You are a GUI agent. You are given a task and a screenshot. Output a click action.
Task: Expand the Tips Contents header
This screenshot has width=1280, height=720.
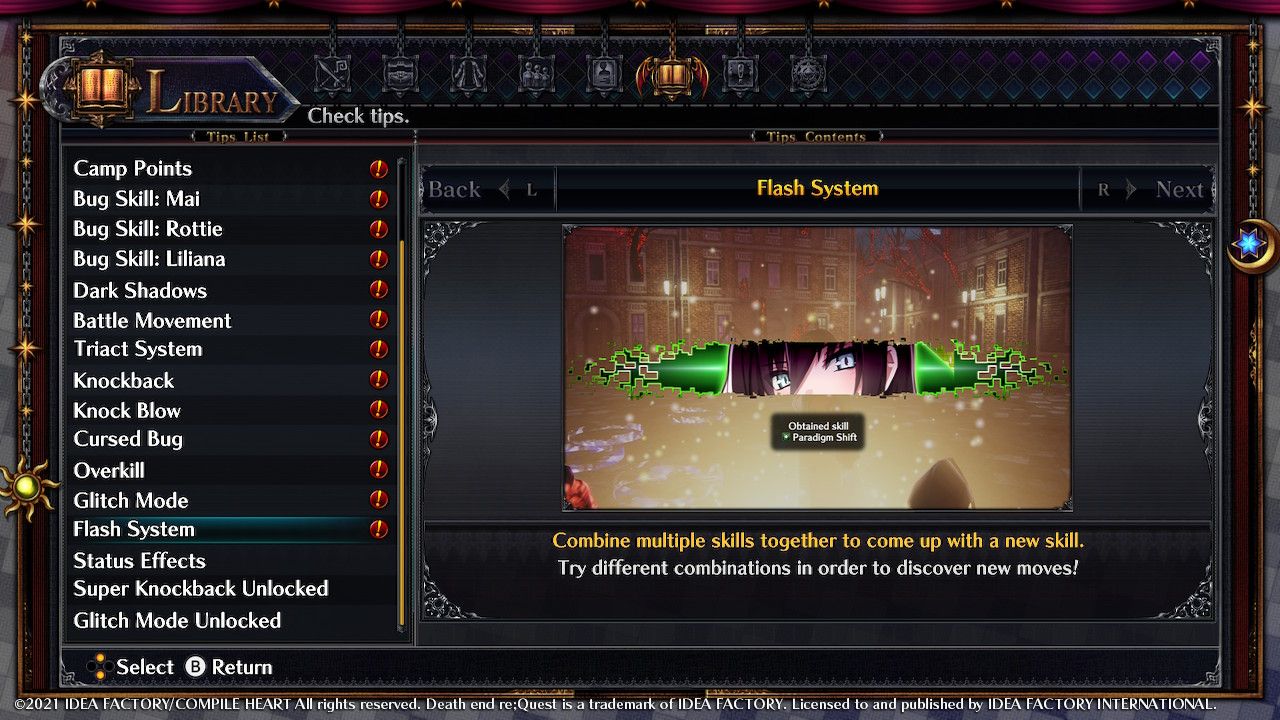tap(817, 137)
